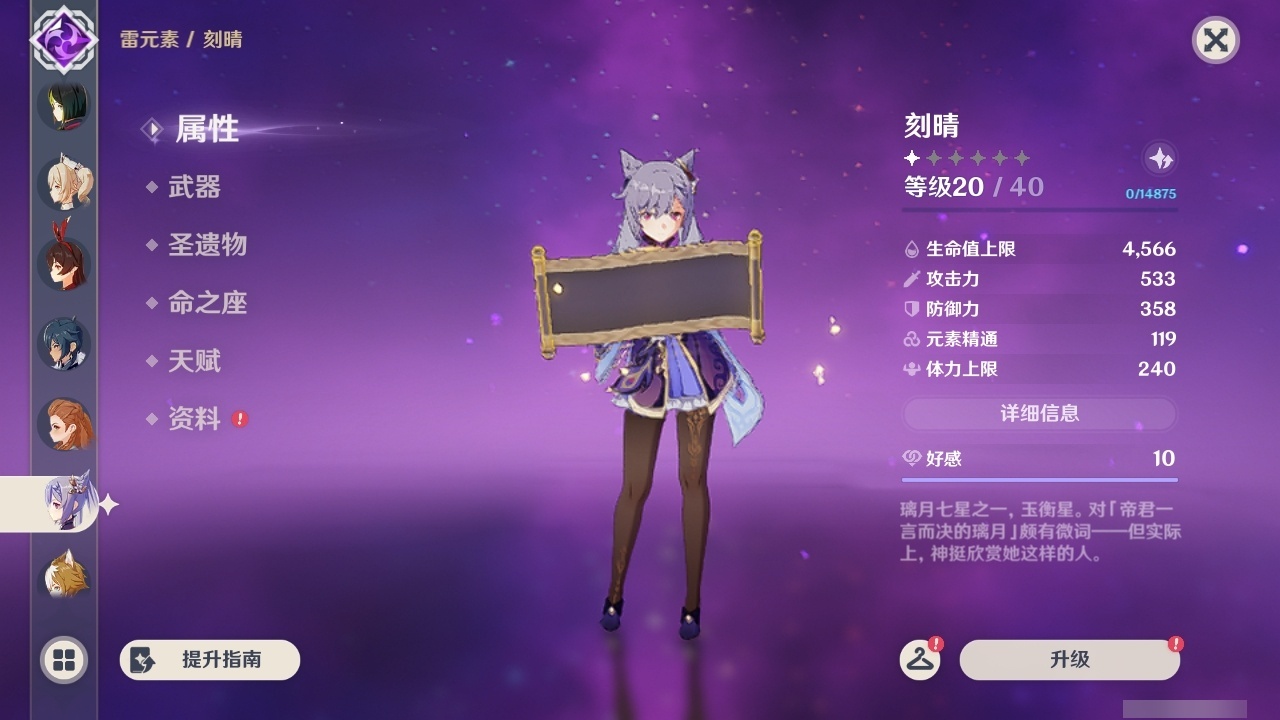The image size is (1280, 720).
Task: Click the constellation activation icon beside the stars
Action: point(1158,159)
